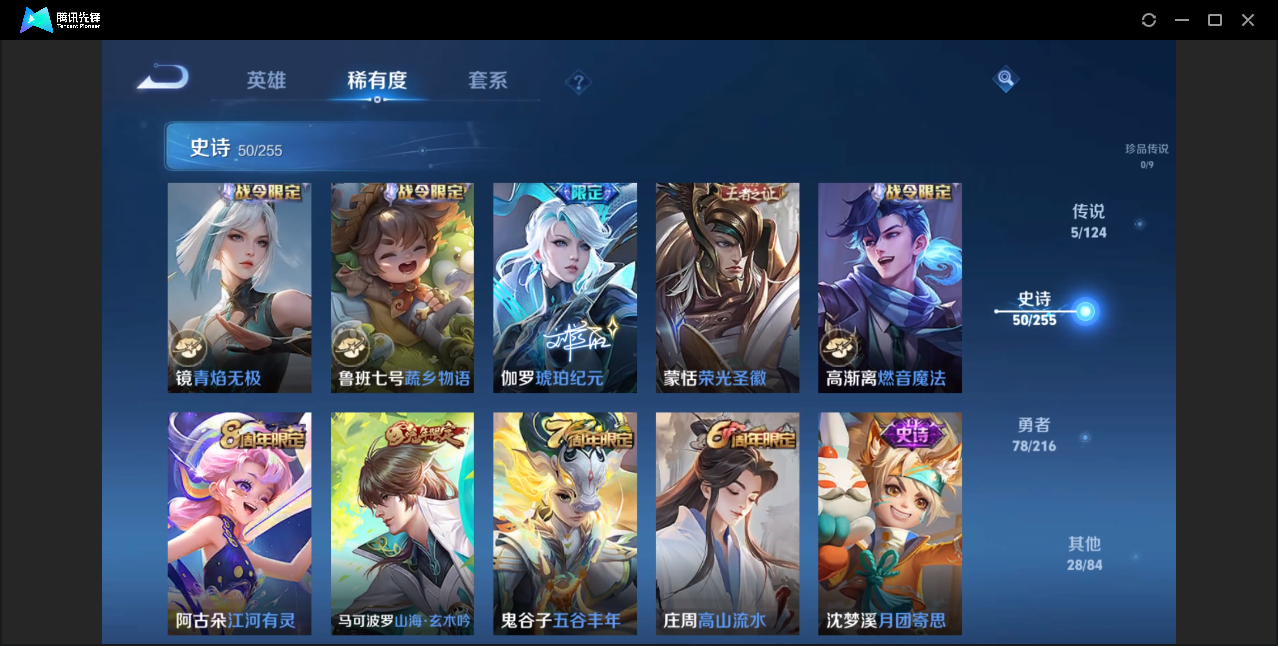Open the 伽罗 琥珀纪元 skin card
Screen dimensions: 1278x646
coord(565,288)
